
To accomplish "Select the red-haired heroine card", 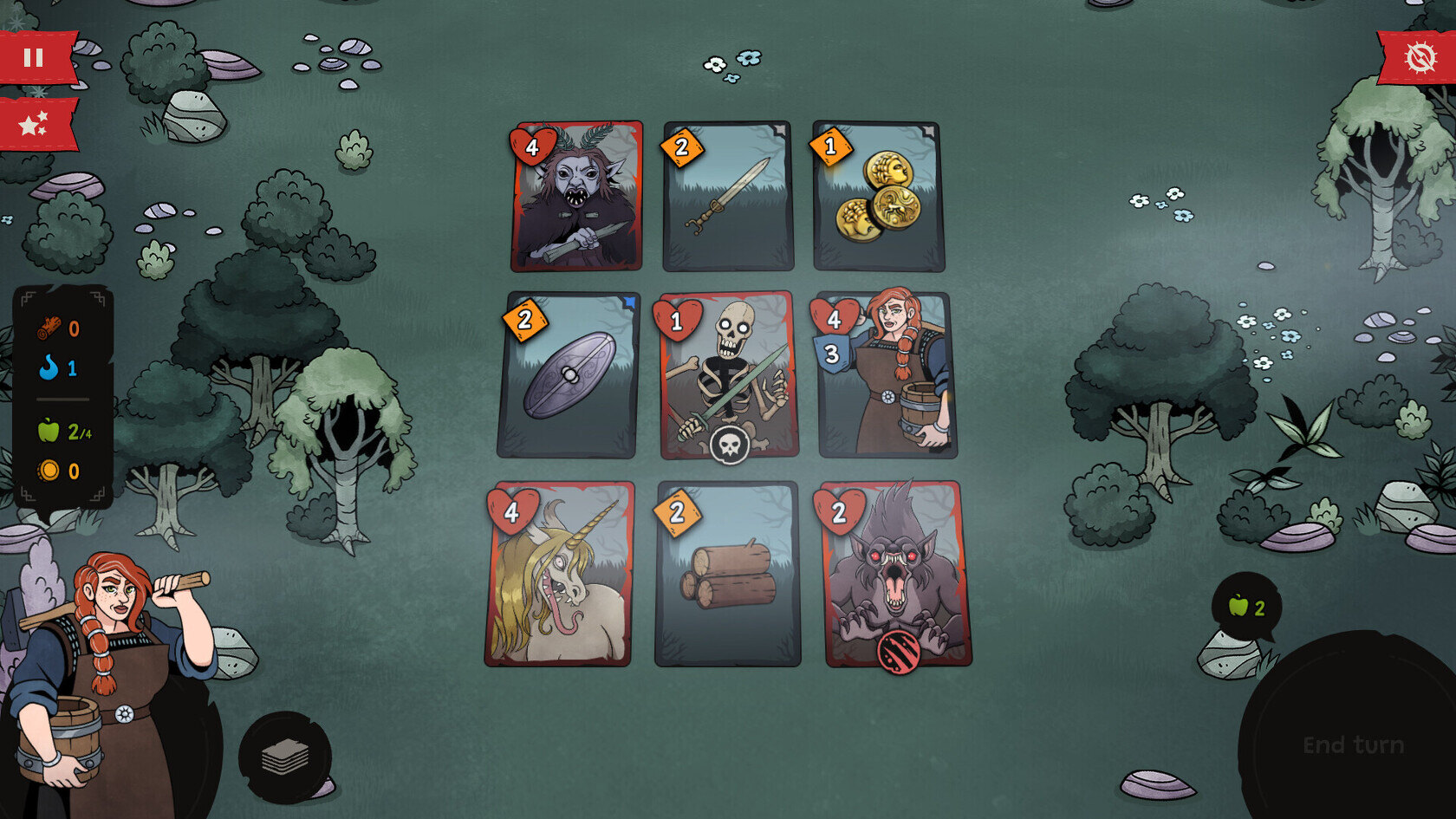I will coord(887,375).
